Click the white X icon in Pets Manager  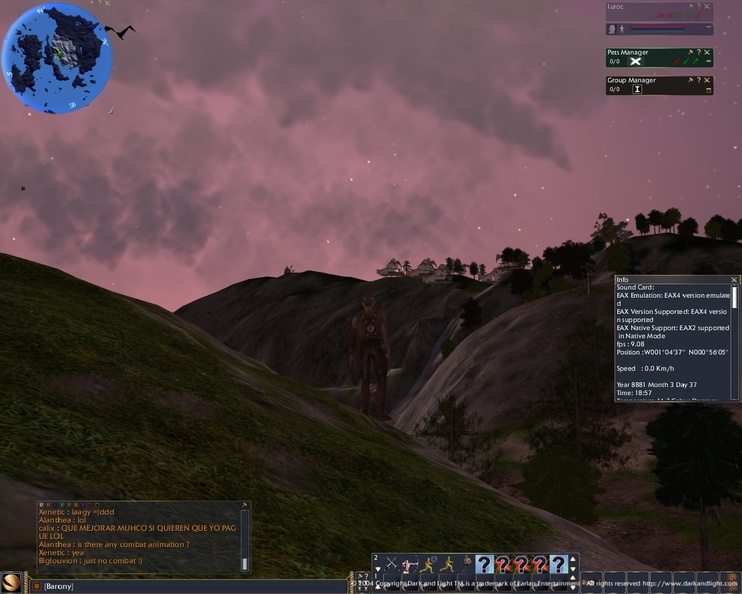click(x=634, y=62)
